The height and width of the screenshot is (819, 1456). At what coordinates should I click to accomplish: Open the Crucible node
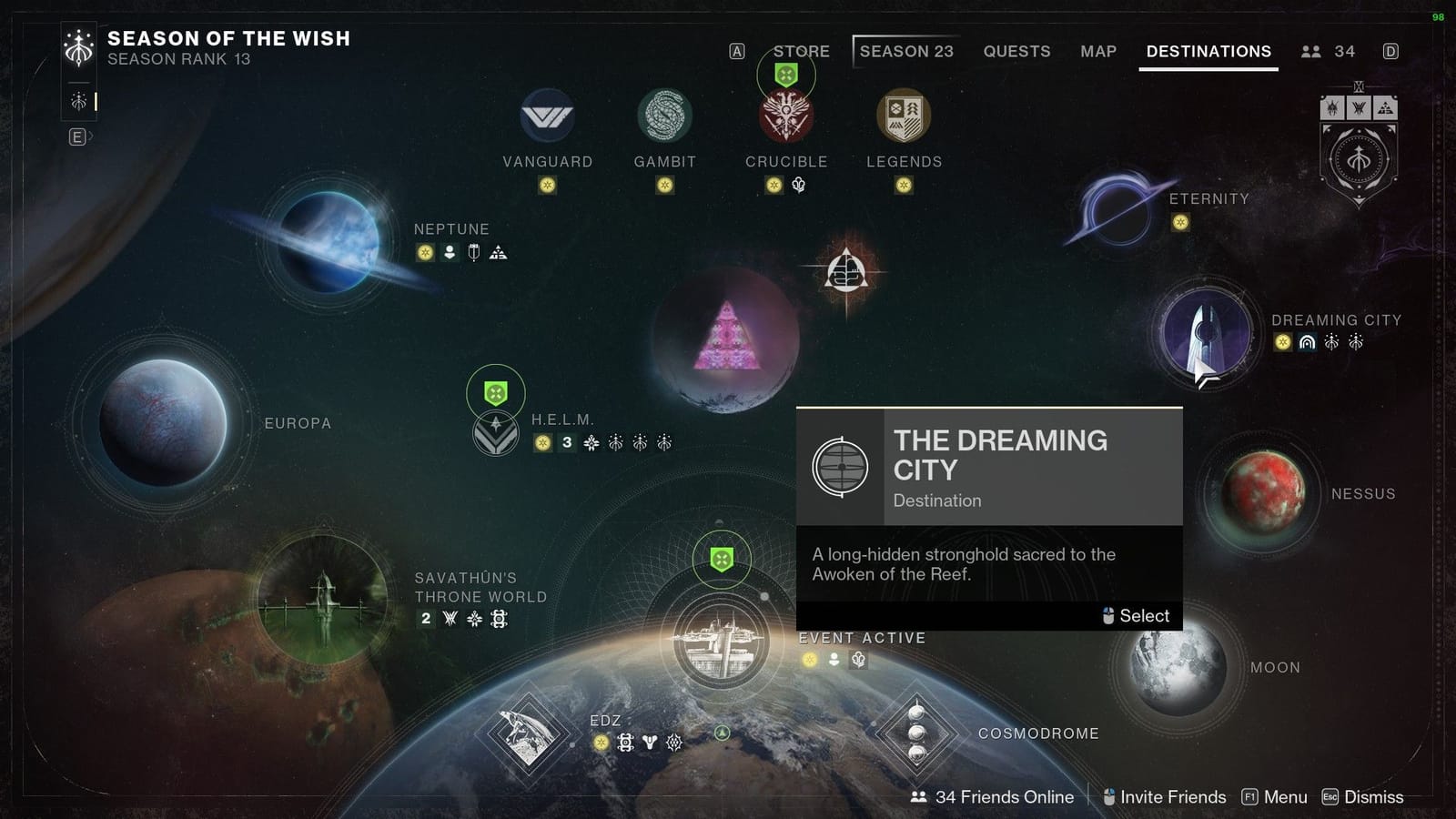pos(786,116)
